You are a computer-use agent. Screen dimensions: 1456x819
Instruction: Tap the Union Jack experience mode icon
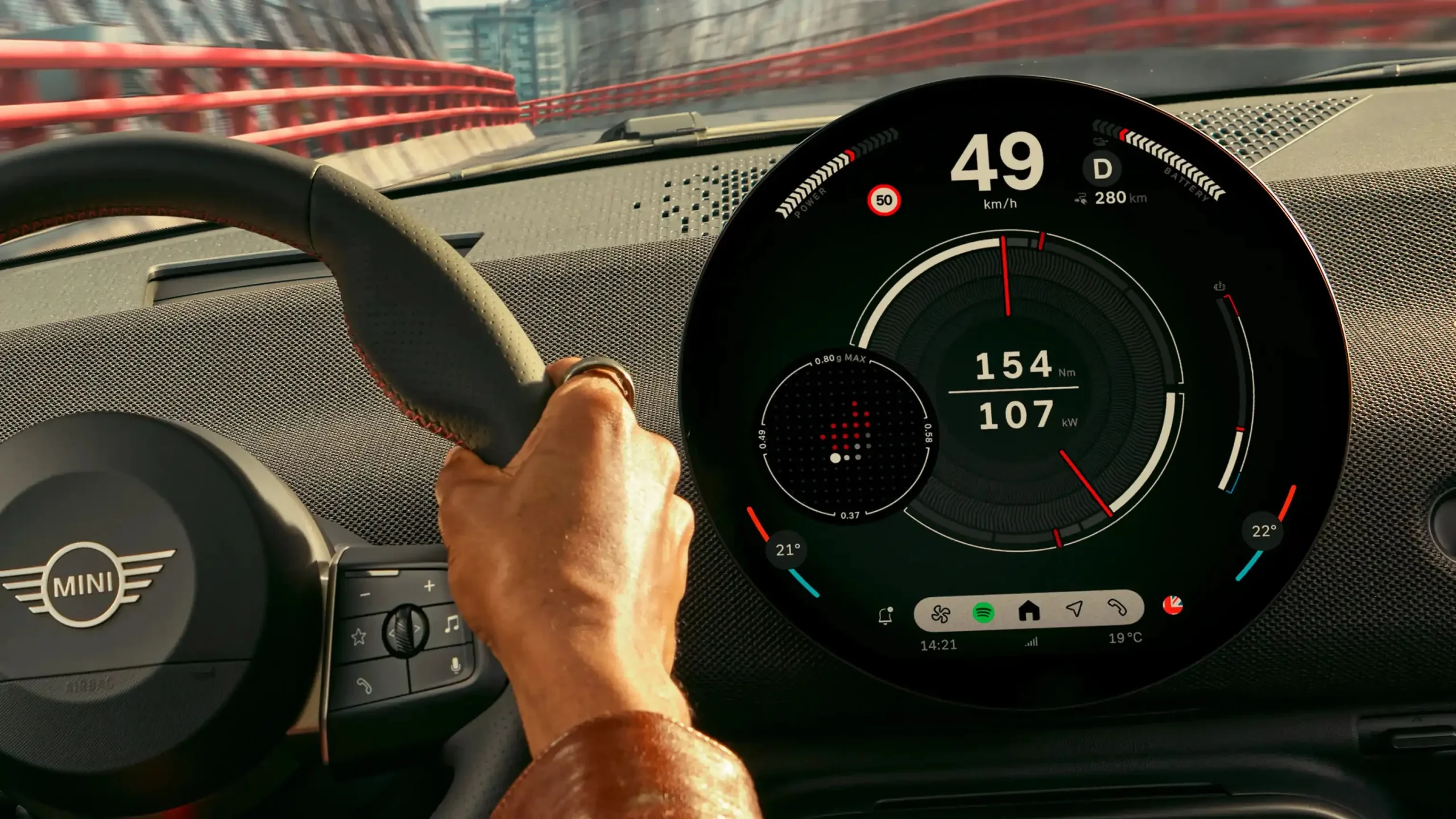tap(1173, 605)
